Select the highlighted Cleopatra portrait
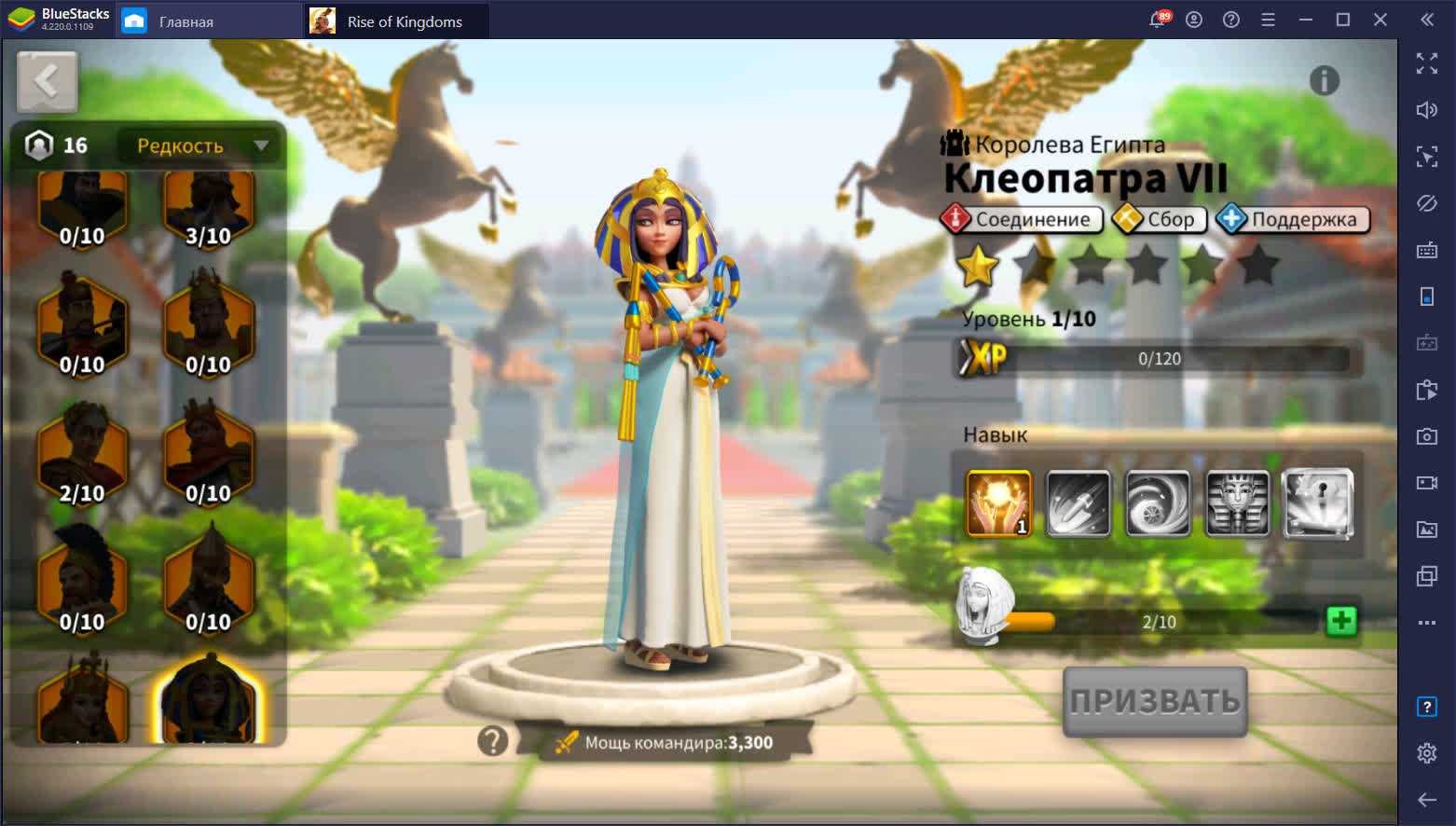 [x=208, y=699]
